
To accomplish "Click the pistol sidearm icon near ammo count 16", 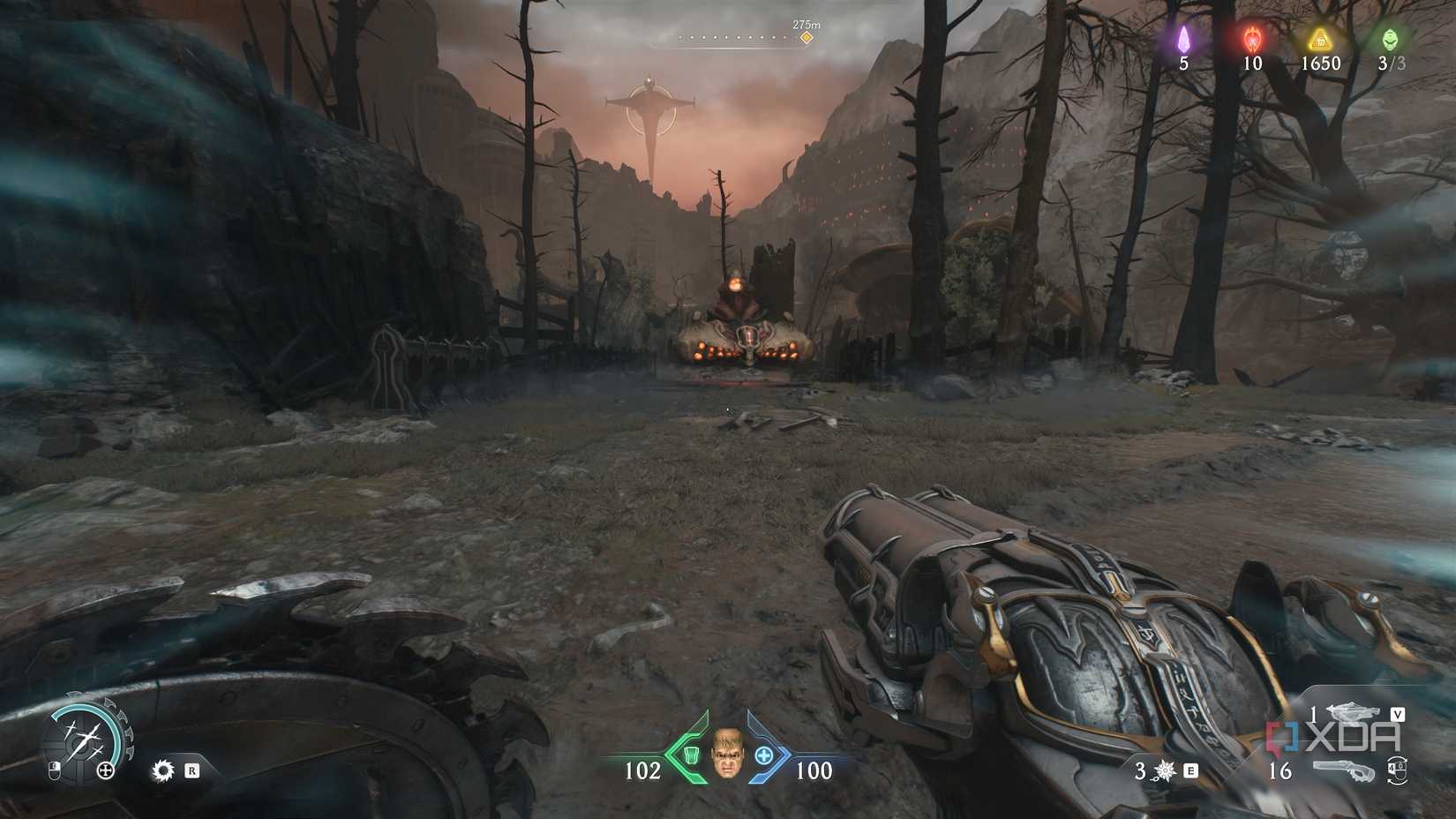I will pos(1345,770).
